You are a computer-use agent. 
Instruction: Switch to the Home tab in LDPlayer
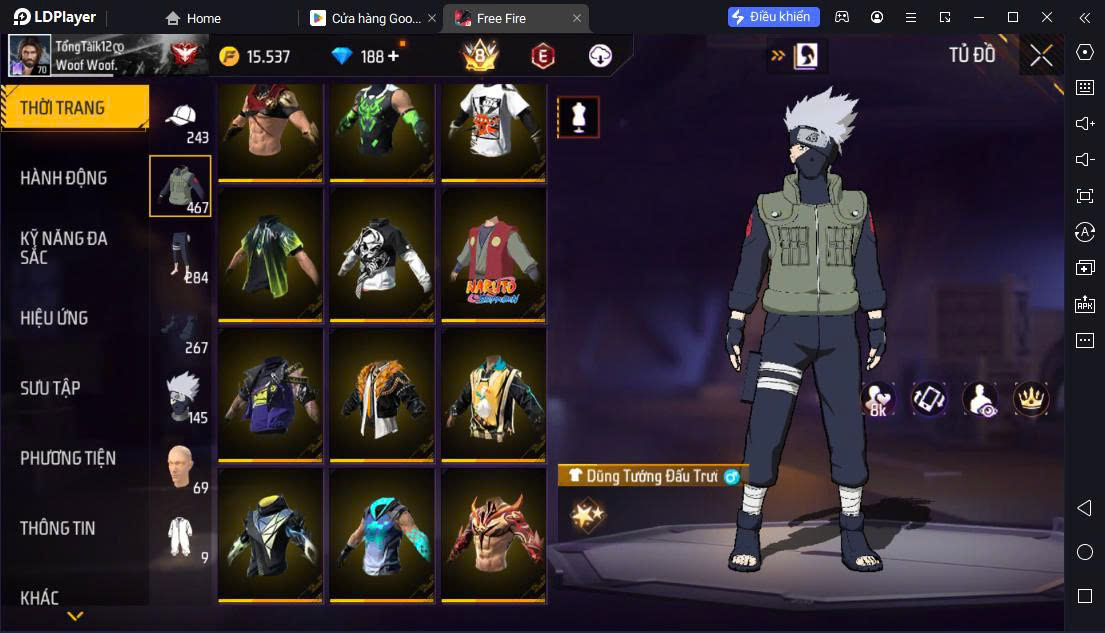(x=194, y=18)
